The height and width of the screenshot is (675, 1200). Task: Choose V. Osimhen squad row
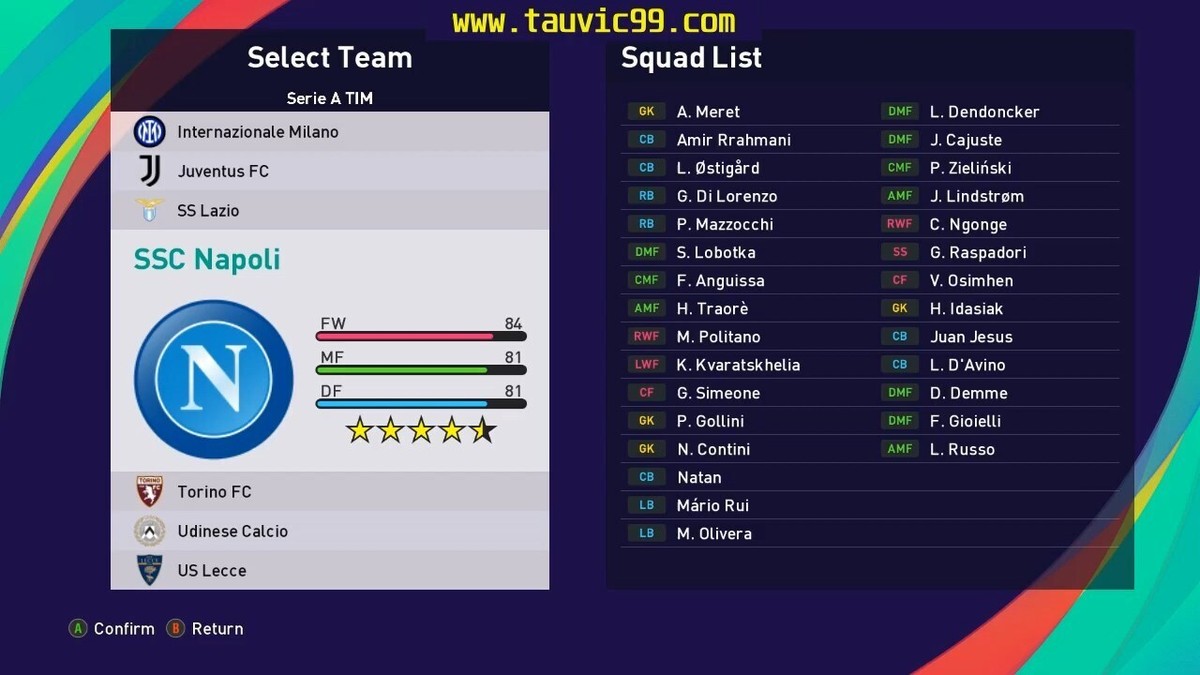(x=971, y=281)
